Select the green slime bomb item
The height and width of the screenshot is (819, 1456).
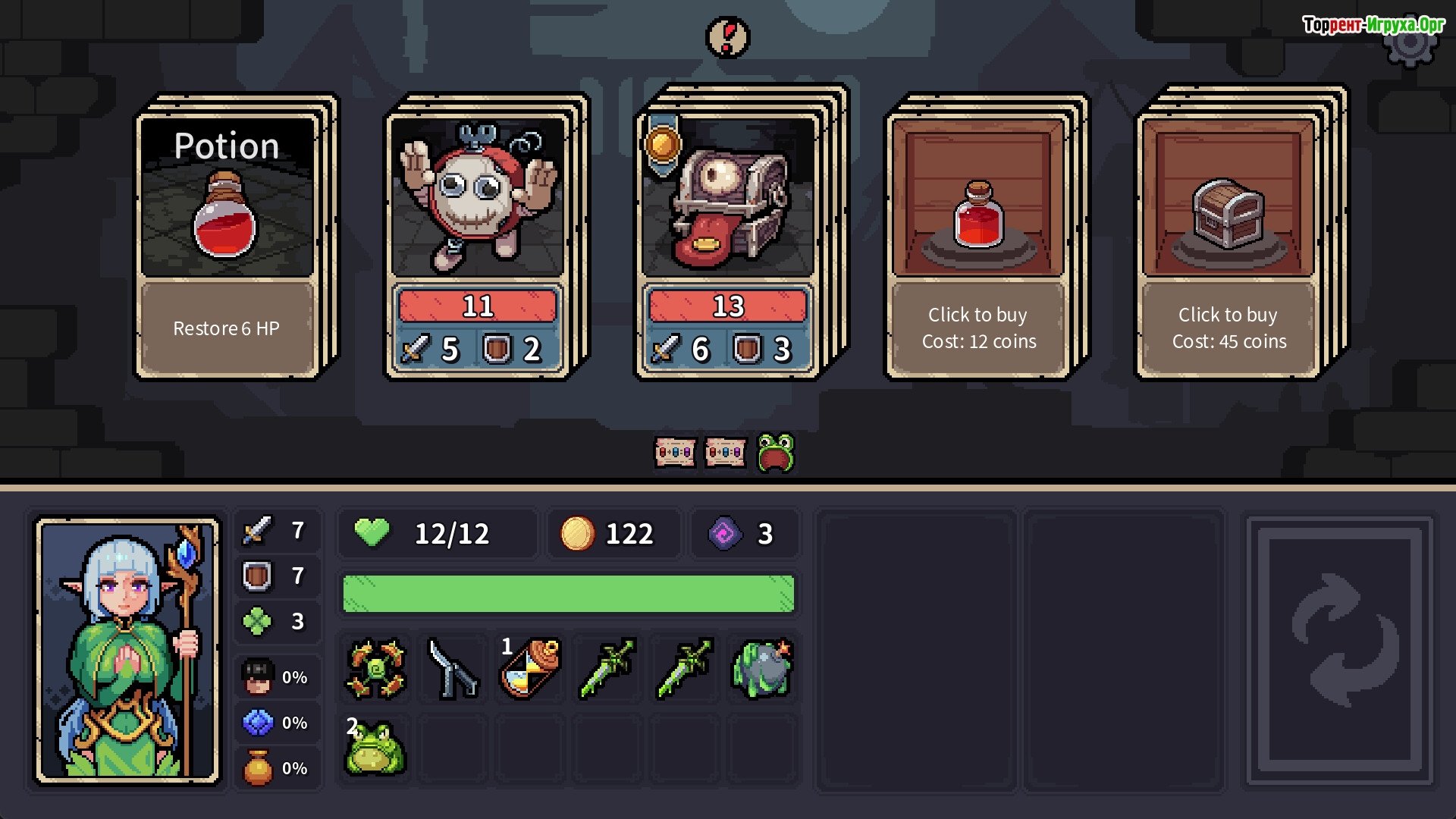click(761, 668)
